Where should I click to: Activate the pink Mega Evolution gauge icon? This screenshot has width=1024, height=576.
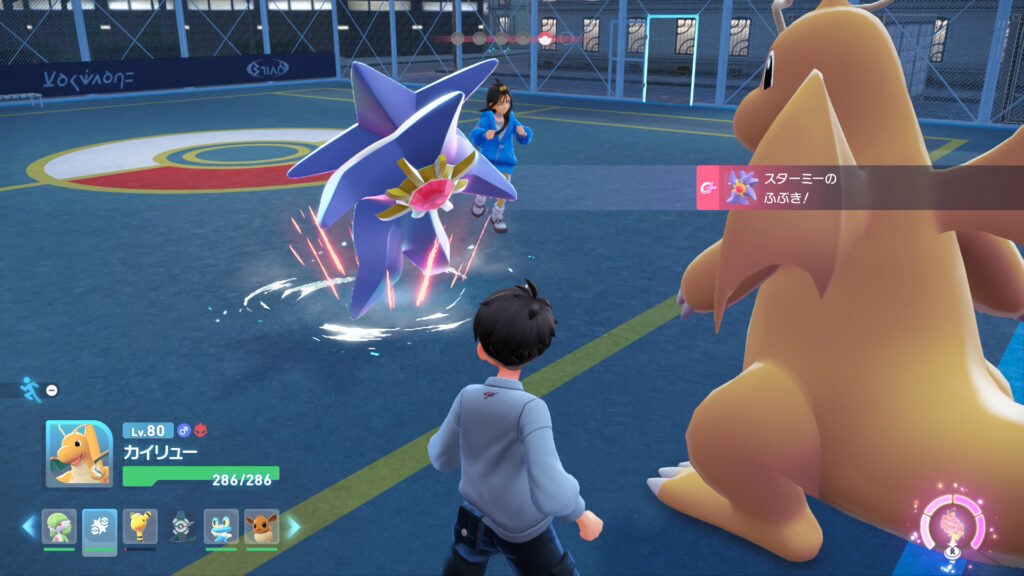click(x=950, y=524)
